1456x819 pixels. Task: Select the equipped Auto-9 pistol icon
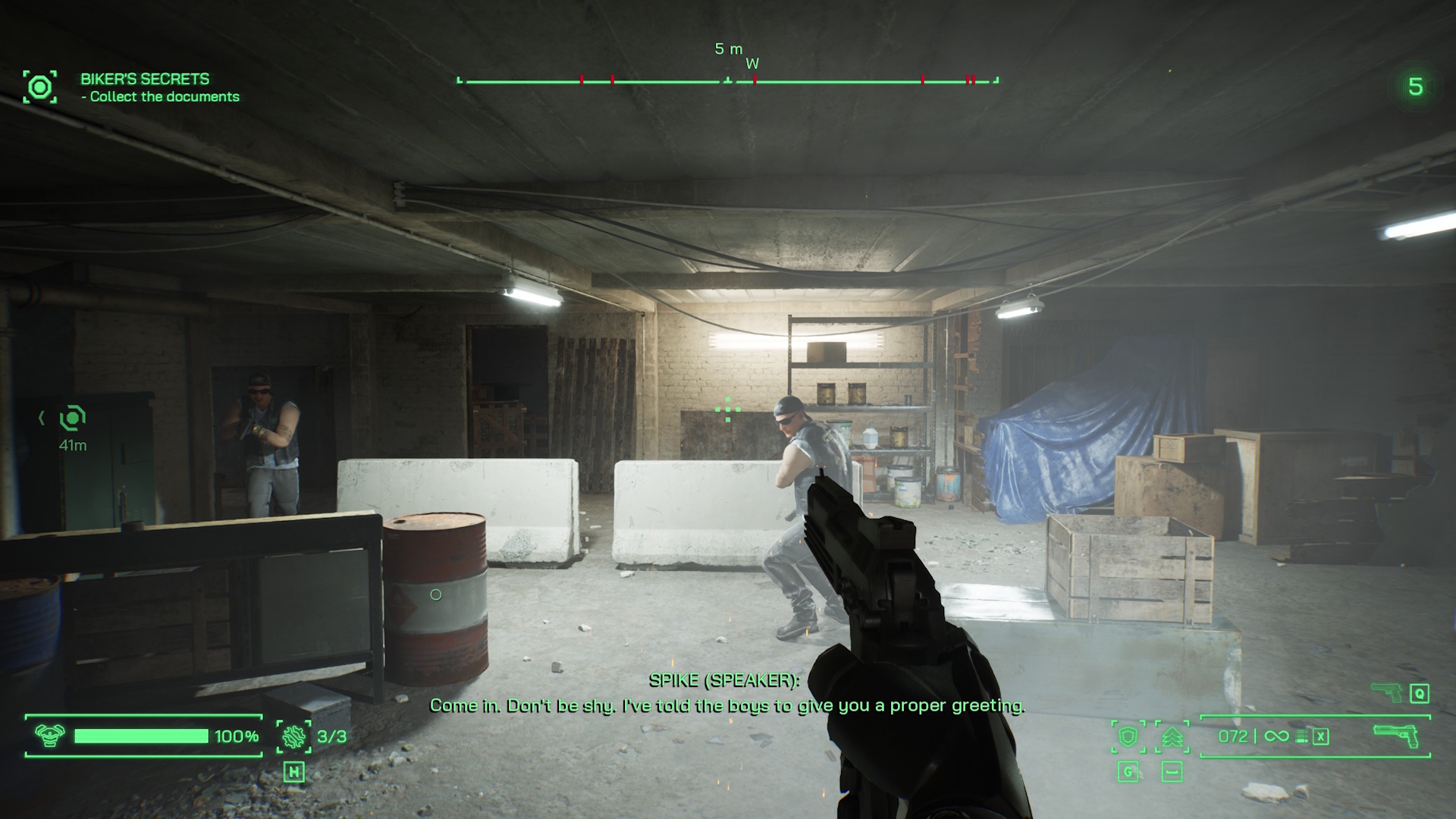pos(1397,736)
